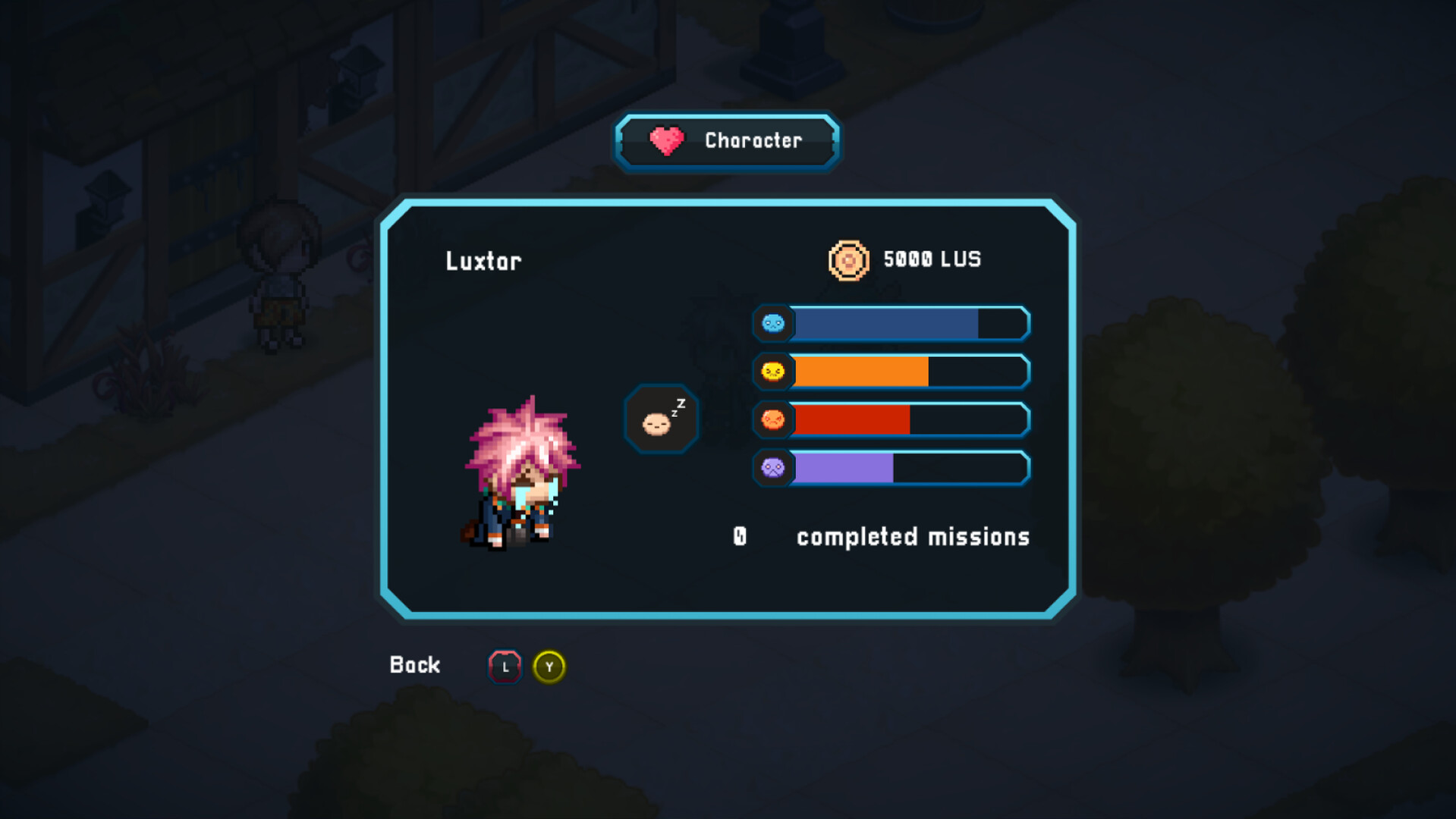The height and width of the screenshot is (819, 1456).
Task: Expand the Character panel header
Action: [x=726, y=140]
